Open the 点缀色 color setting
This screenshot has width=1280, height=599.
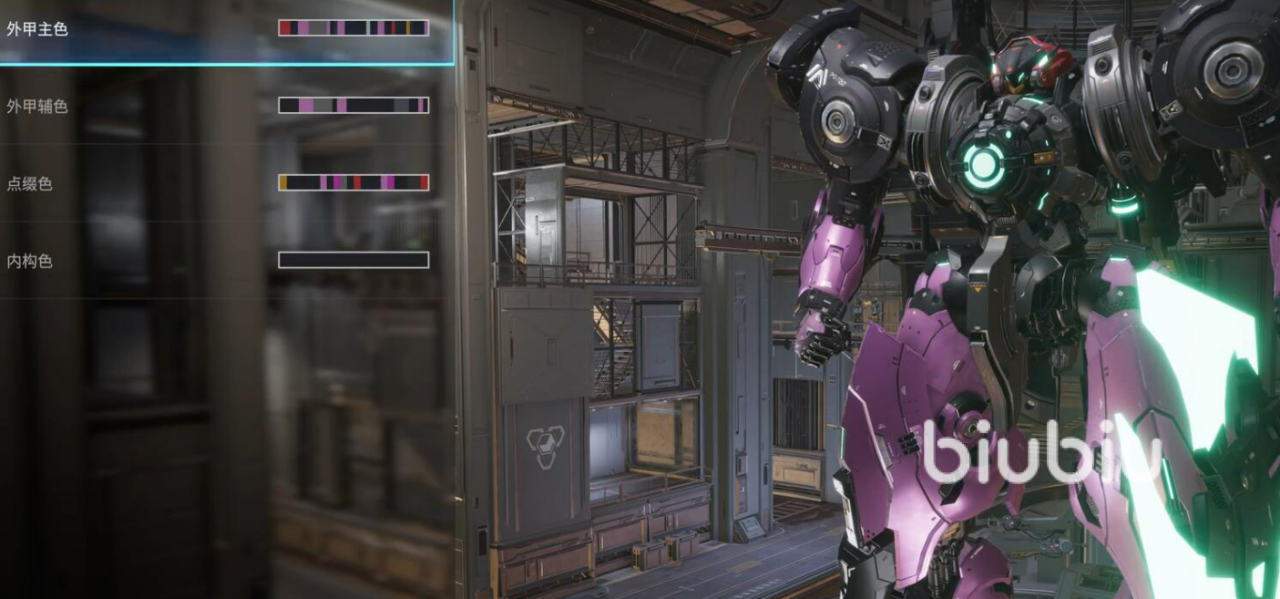point(30,184)
